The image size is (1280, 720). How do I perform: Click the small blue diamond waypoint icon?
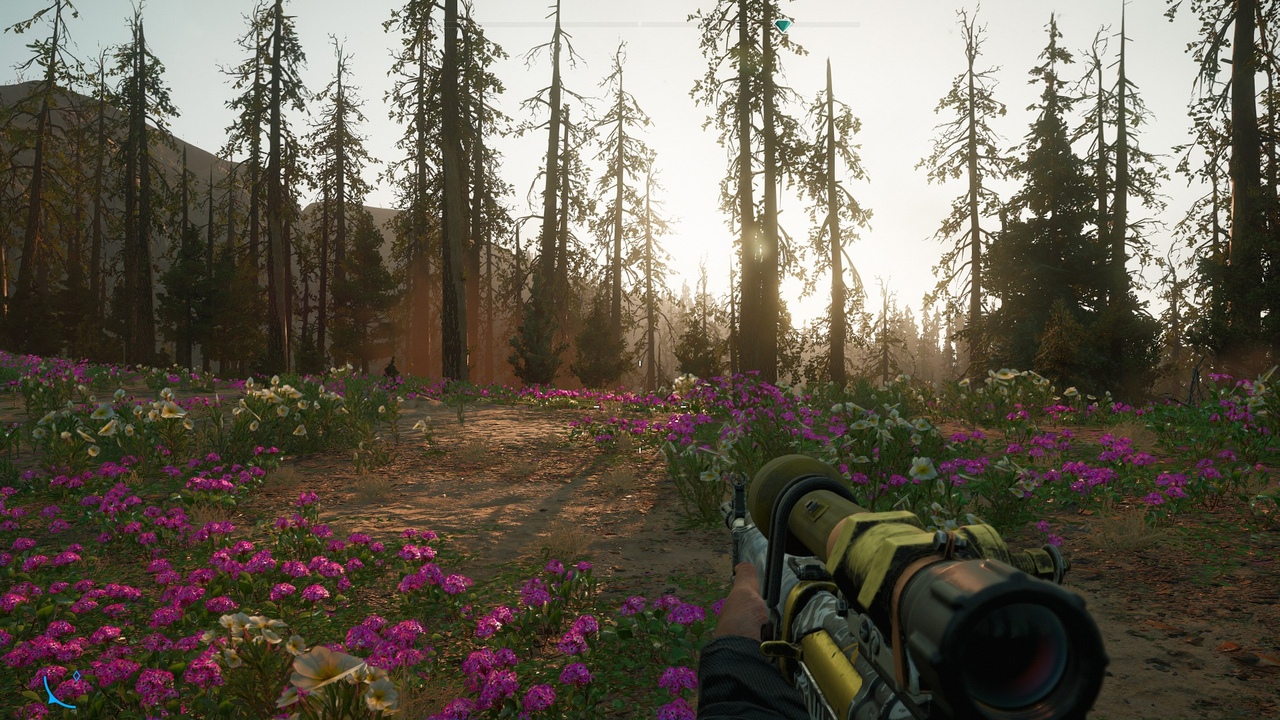(77, 677)
